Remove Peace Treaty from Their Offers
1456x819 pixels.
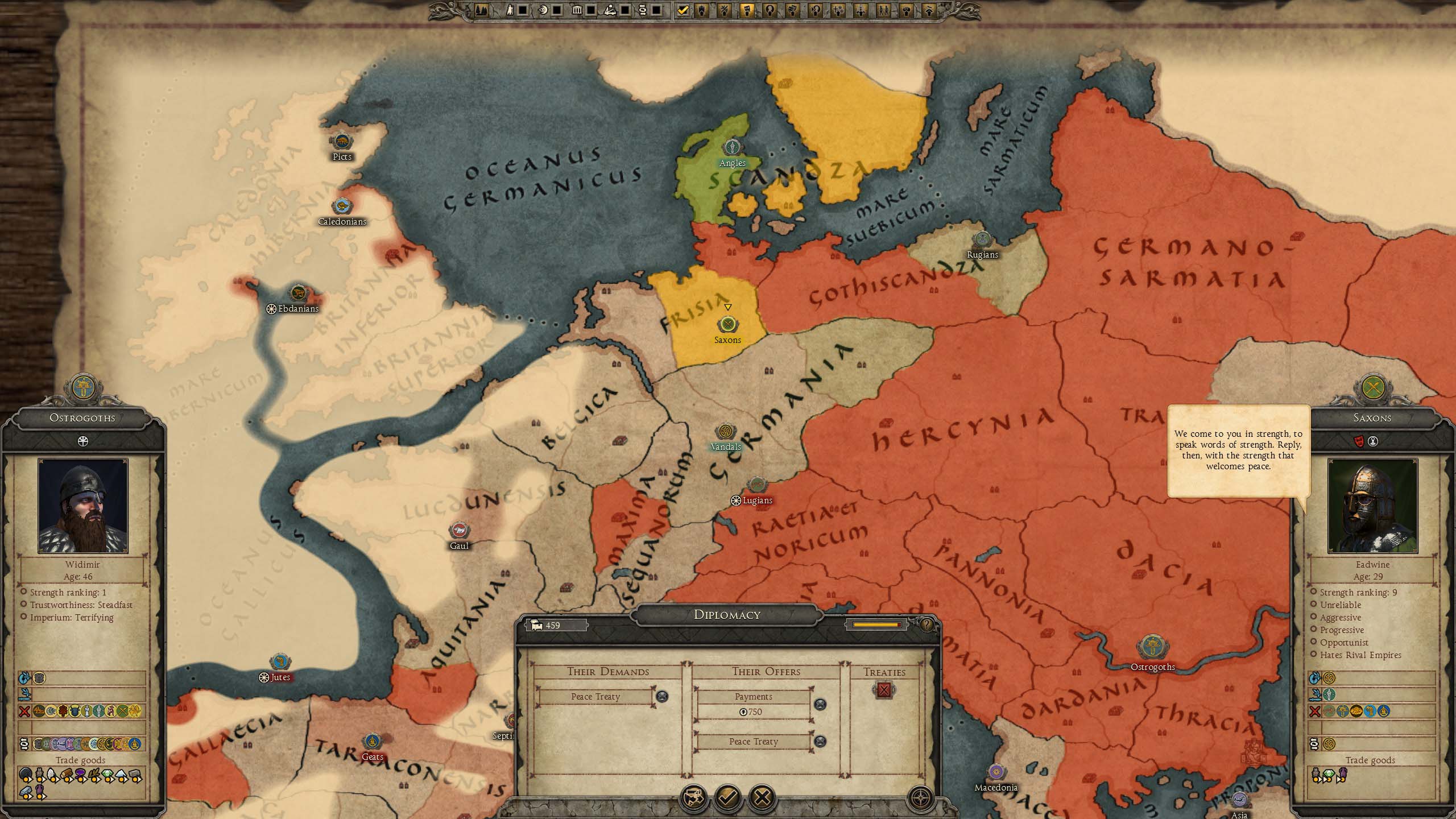click(x=820, y=741)
